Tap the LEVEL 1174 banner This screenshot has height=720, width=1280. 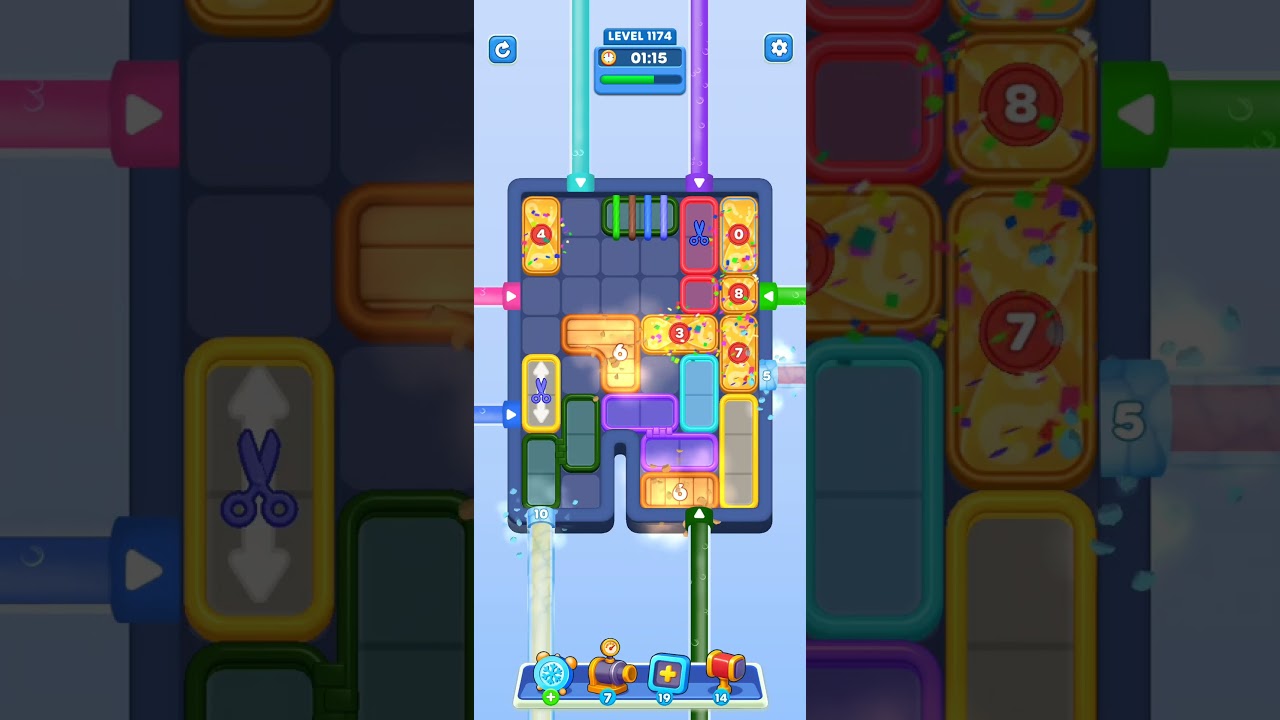point(639,35)
